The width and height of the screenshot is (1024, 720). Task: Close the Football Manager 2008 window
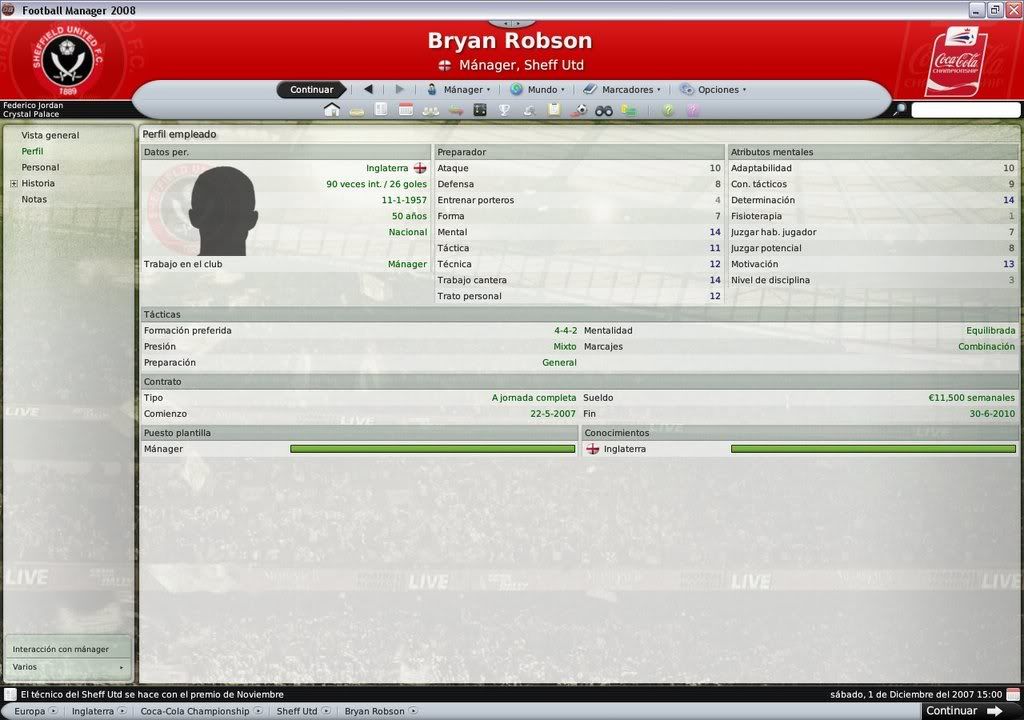[1011, 10]
